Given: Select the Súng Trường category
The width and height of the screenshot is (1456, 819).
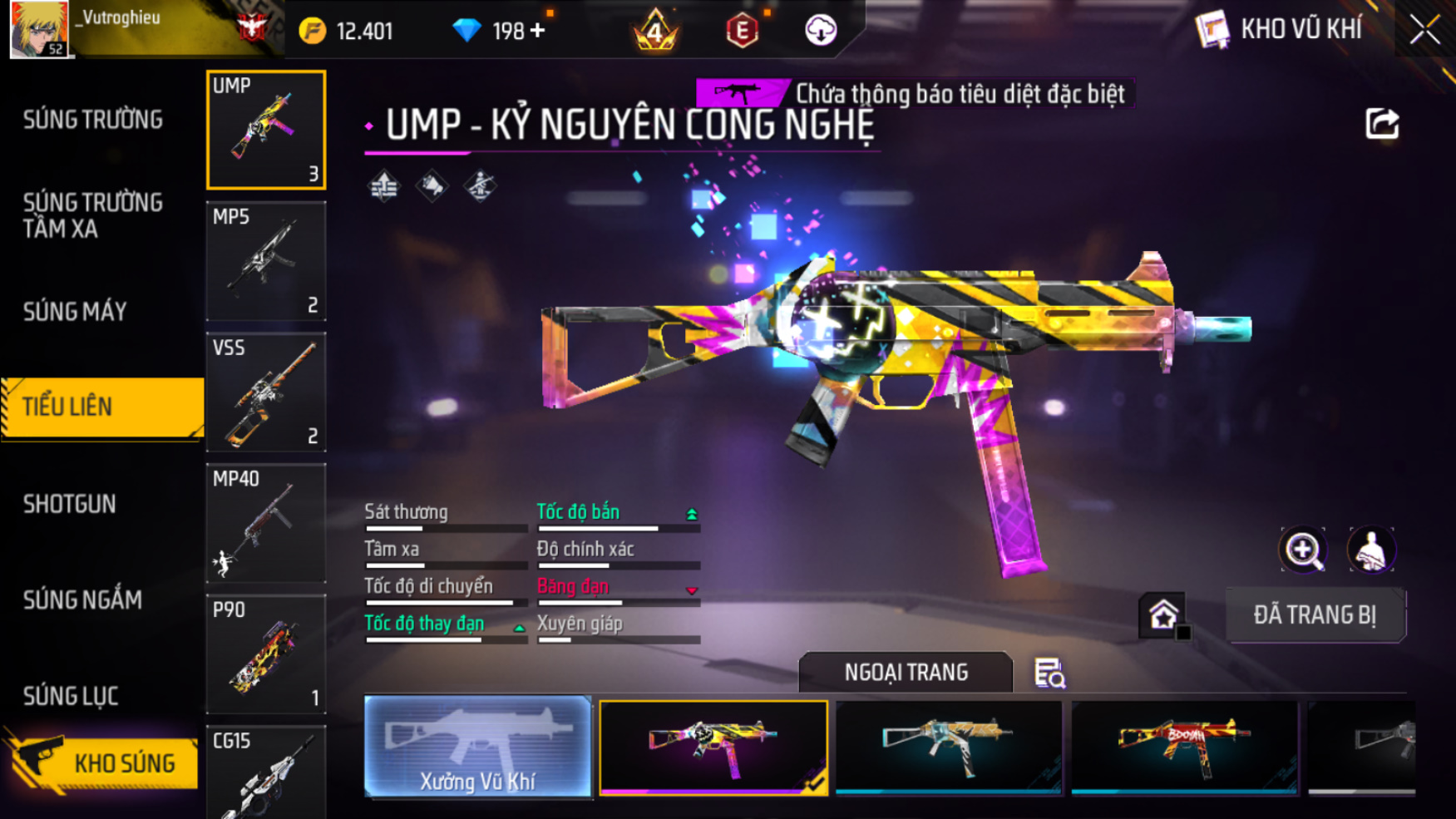Looking at the screenshot, I should (x=92, y=120).
